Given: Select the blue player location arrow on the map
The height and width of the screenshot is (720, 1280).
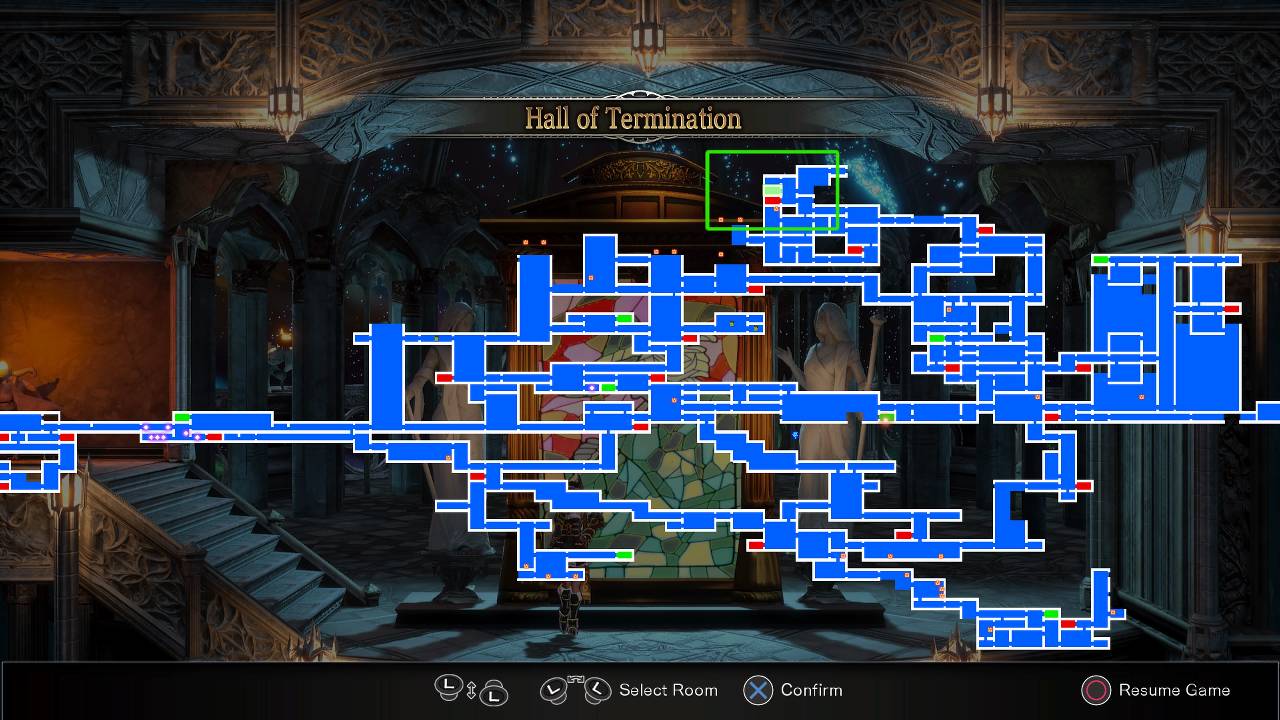Looking at the screenshot, I should point(795,435).
